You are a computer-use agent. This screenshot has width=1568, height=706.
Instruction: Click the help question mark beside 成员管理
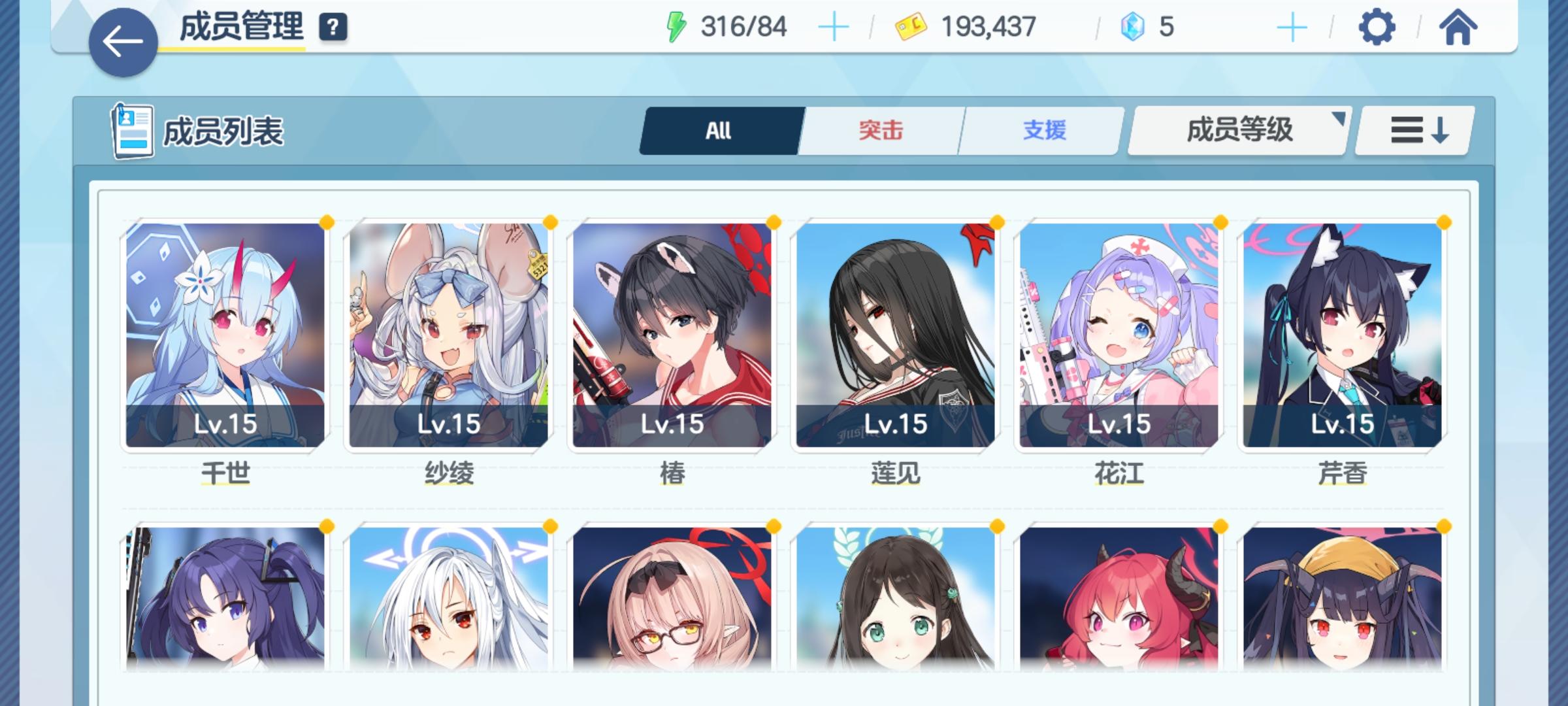point(333,27)
